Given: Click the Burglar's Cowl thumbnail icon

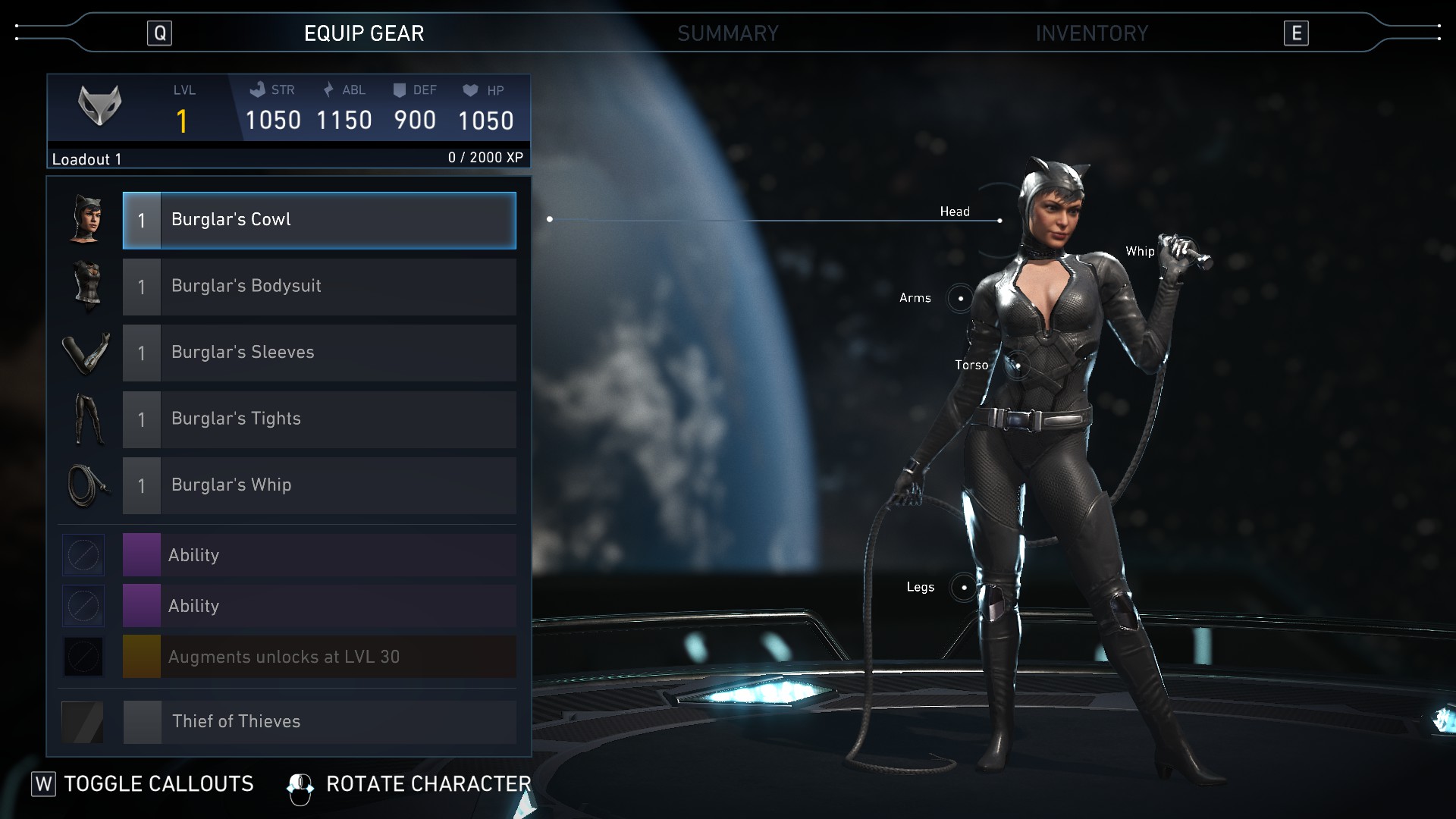Looking at the screenshot, I should 86,220.
